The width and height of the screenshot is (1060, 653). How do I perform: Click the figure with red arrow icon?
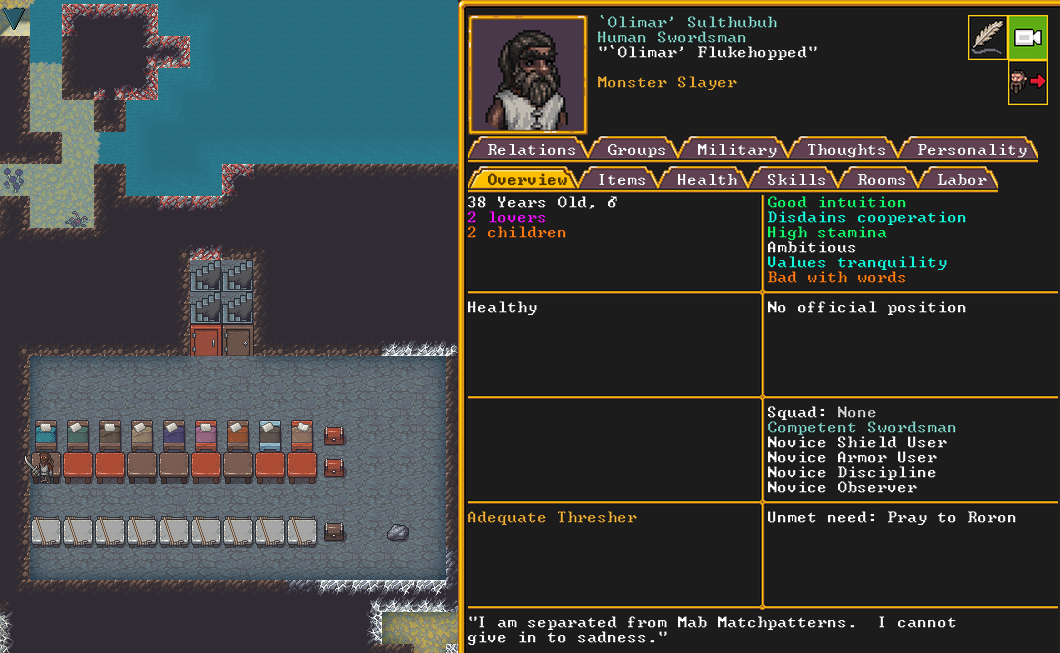point(1027,82)
